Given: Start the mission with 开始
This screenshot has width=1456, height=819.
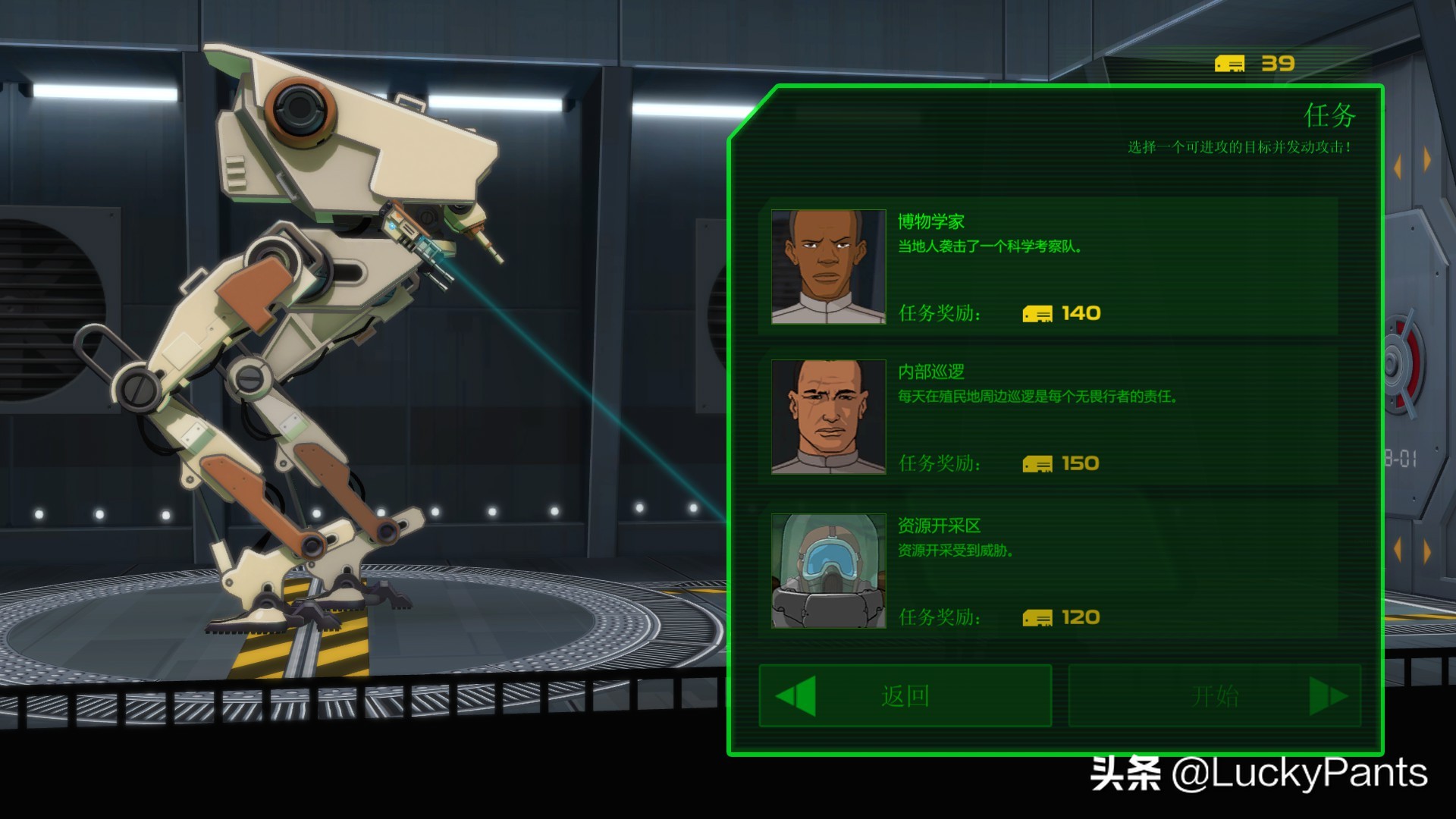Looking at the screenshot, I should 1214,695.
